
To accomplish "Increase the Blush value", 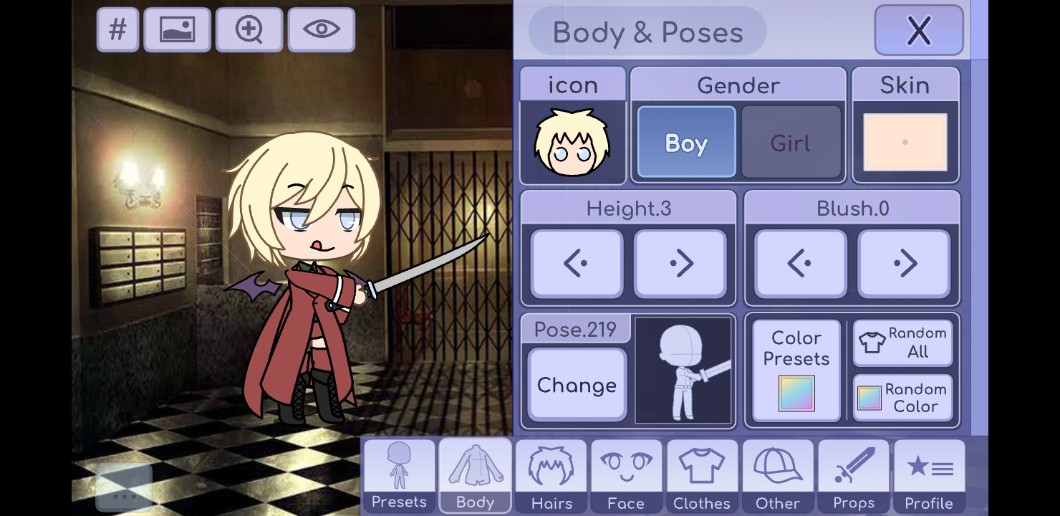I will [x=904, y=264].
